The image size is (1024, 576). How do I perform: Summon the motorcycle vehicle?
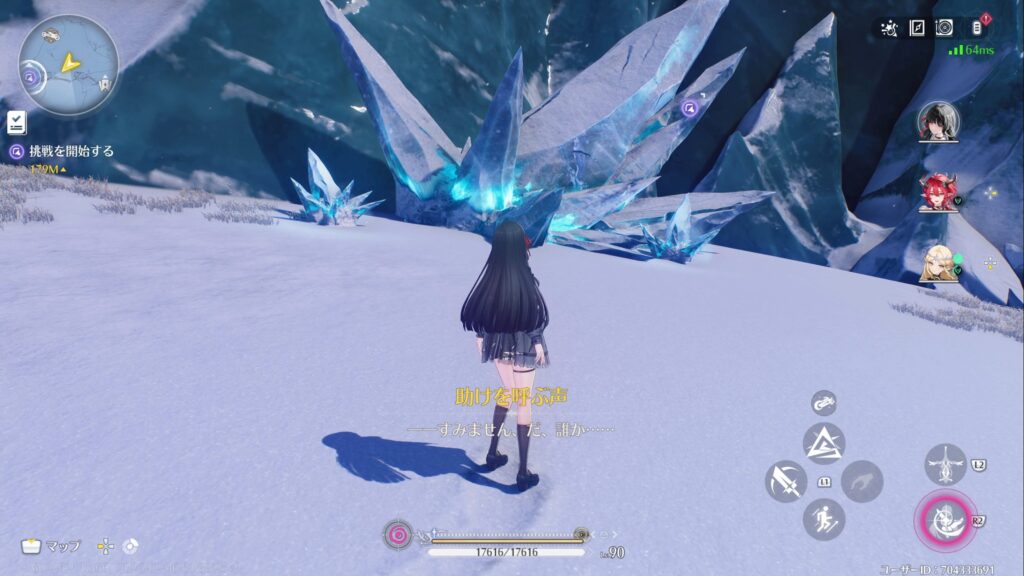(823, 402)
